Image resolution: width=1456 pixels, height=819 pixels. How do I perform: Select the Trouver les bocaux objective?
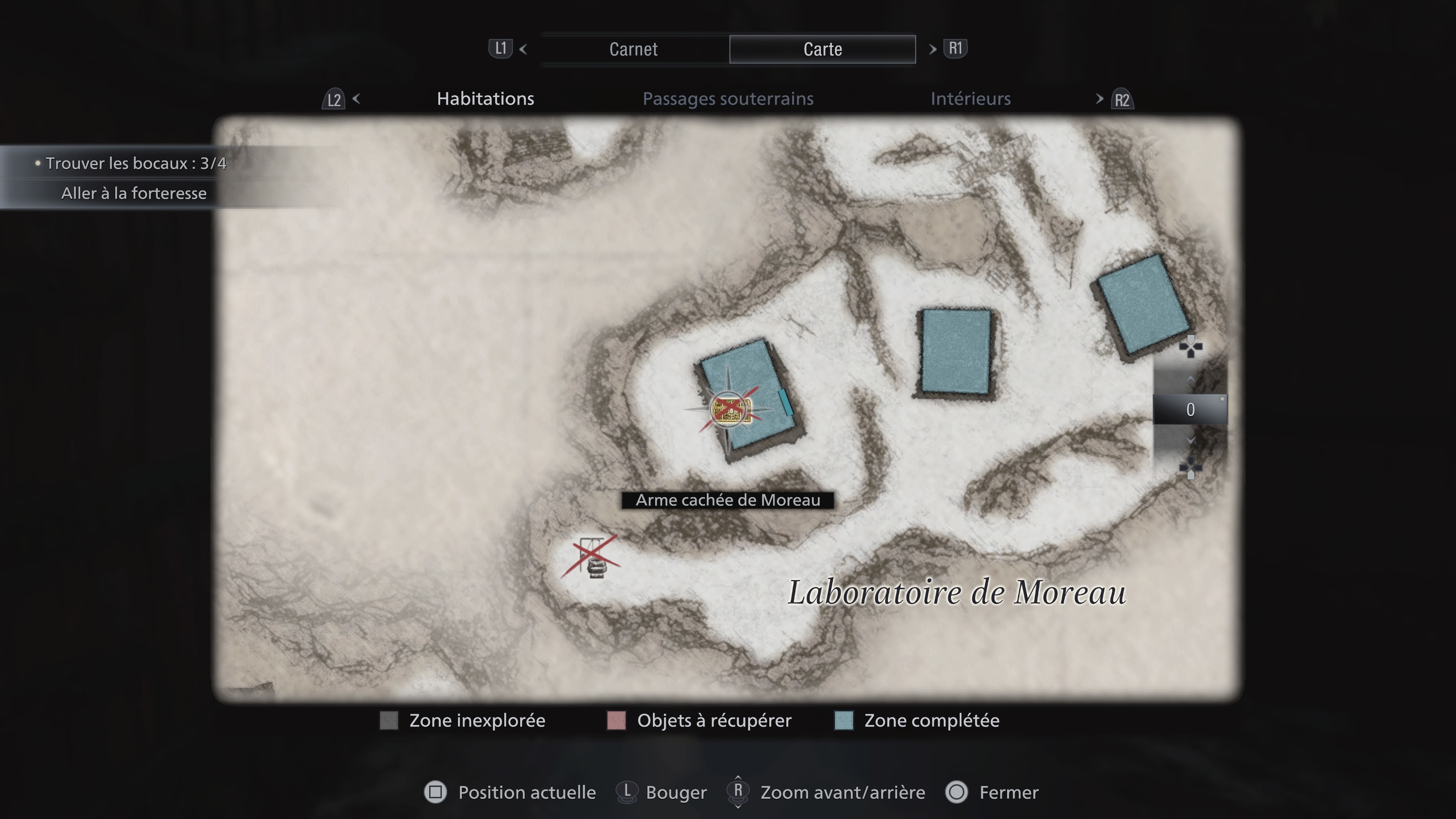[x=136, y=163]
